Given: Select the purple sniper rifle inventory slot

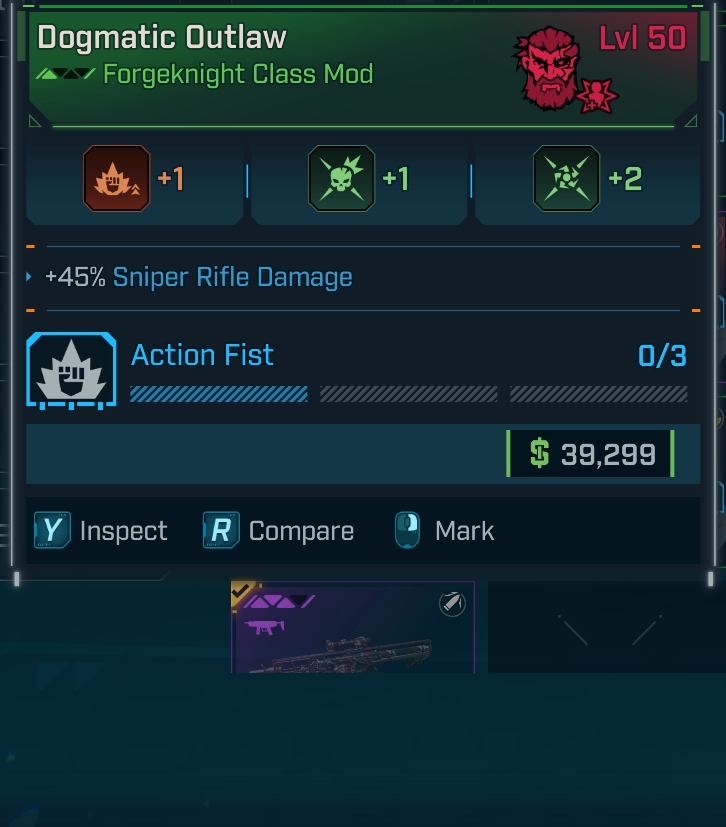Looking at the screenshot, I should 352,628.
